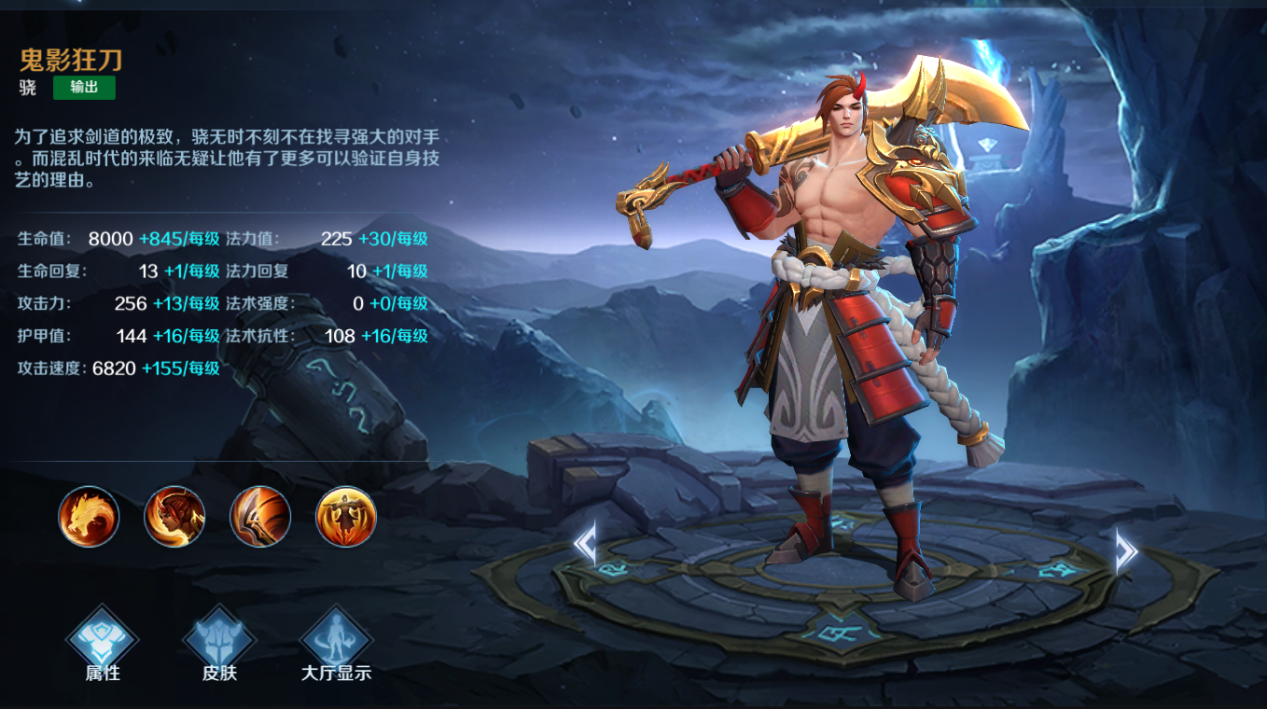The image size is (1267, 709).
Task: Select the 大厅显示 lobby display option
Action: click(x=336, y=643)
